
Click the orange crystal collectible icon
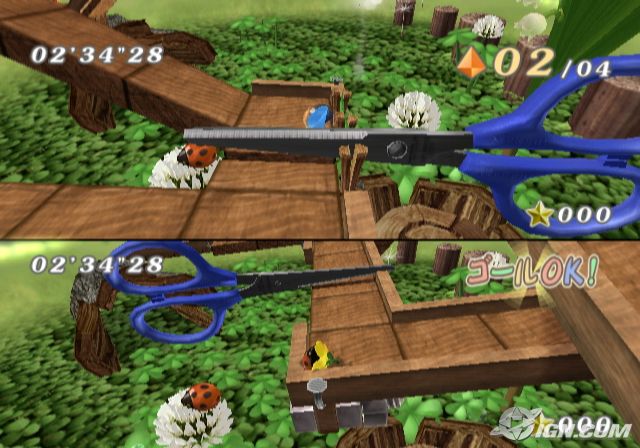coord(470,62)
